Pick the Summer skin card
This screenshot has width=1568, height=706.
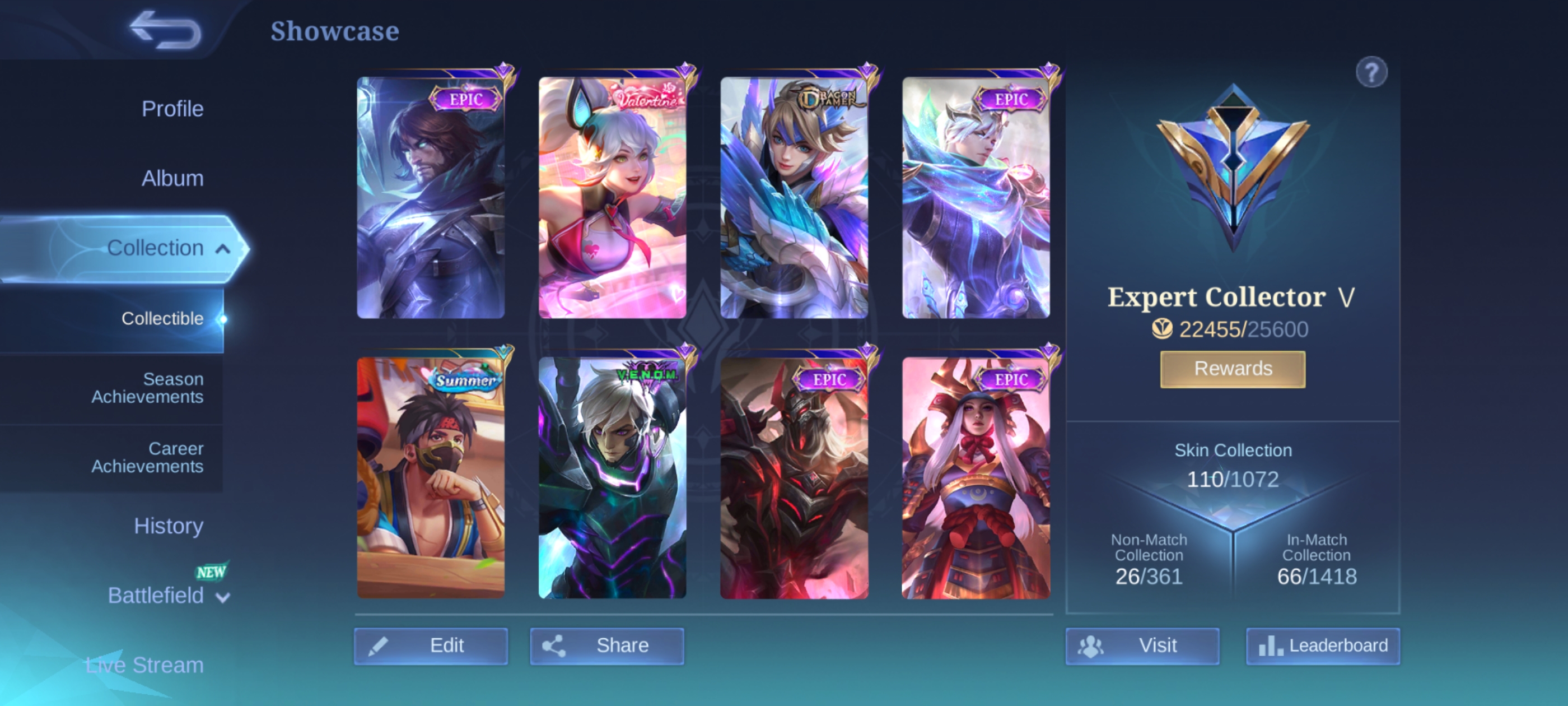tap(430, 478)
